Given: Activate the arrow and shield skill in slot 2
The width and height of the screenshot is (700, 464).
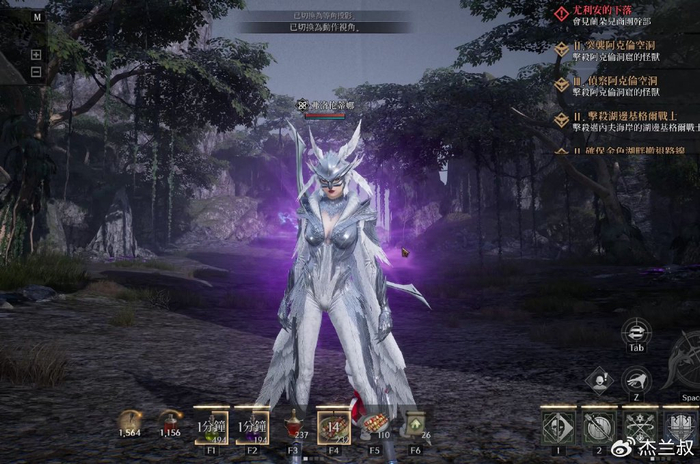Looking at the screenshot, I should click(x=601, y=427).
